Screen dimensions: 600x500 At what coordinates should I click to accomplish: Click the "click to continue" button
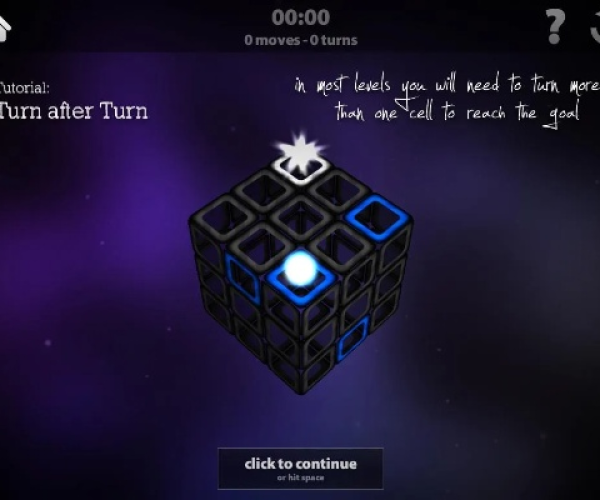(301, 467)
